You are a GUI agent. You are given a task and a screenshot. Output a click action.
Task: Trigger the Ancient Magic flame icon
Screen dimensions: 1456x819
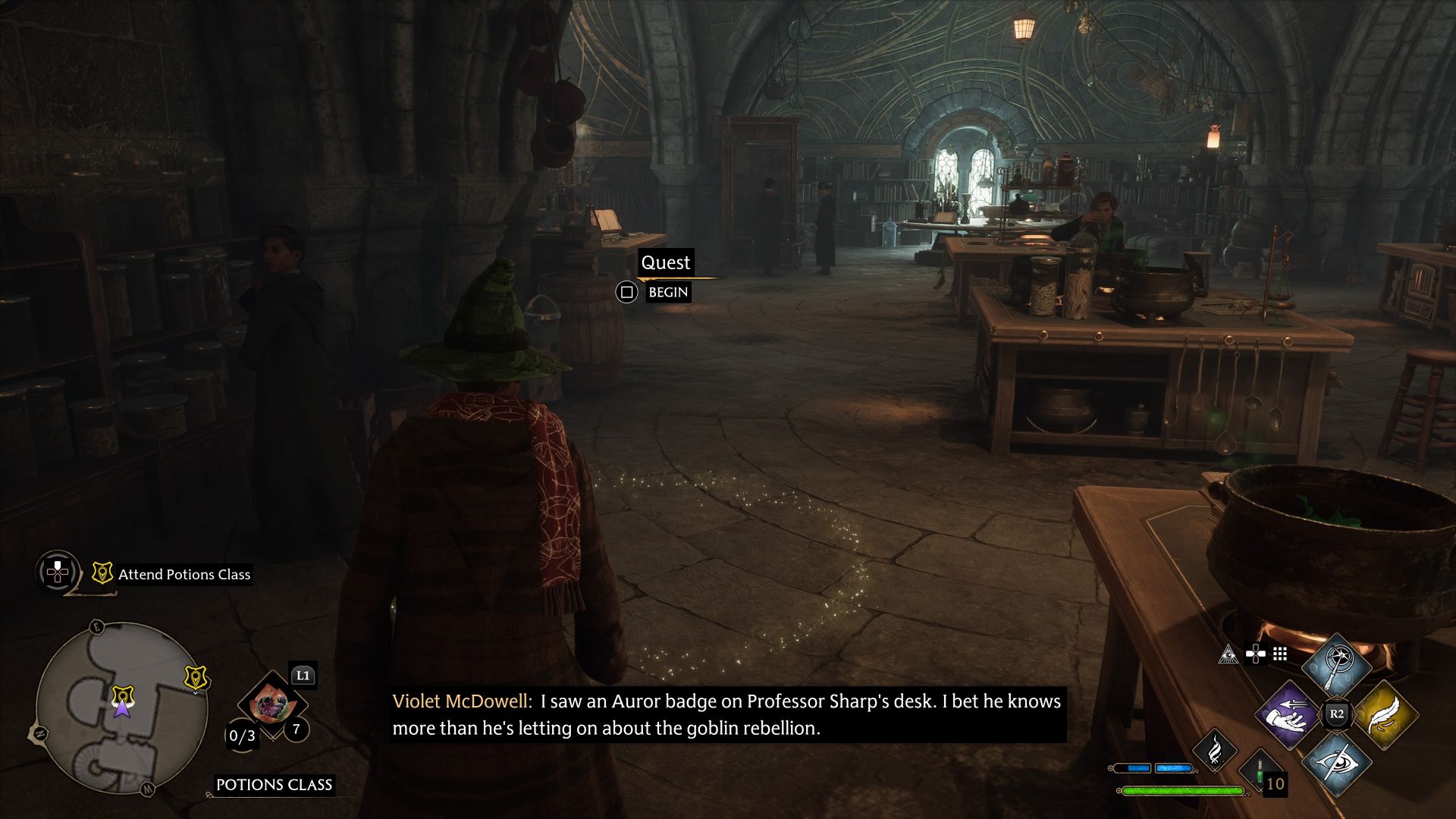tap(1215, 749)
